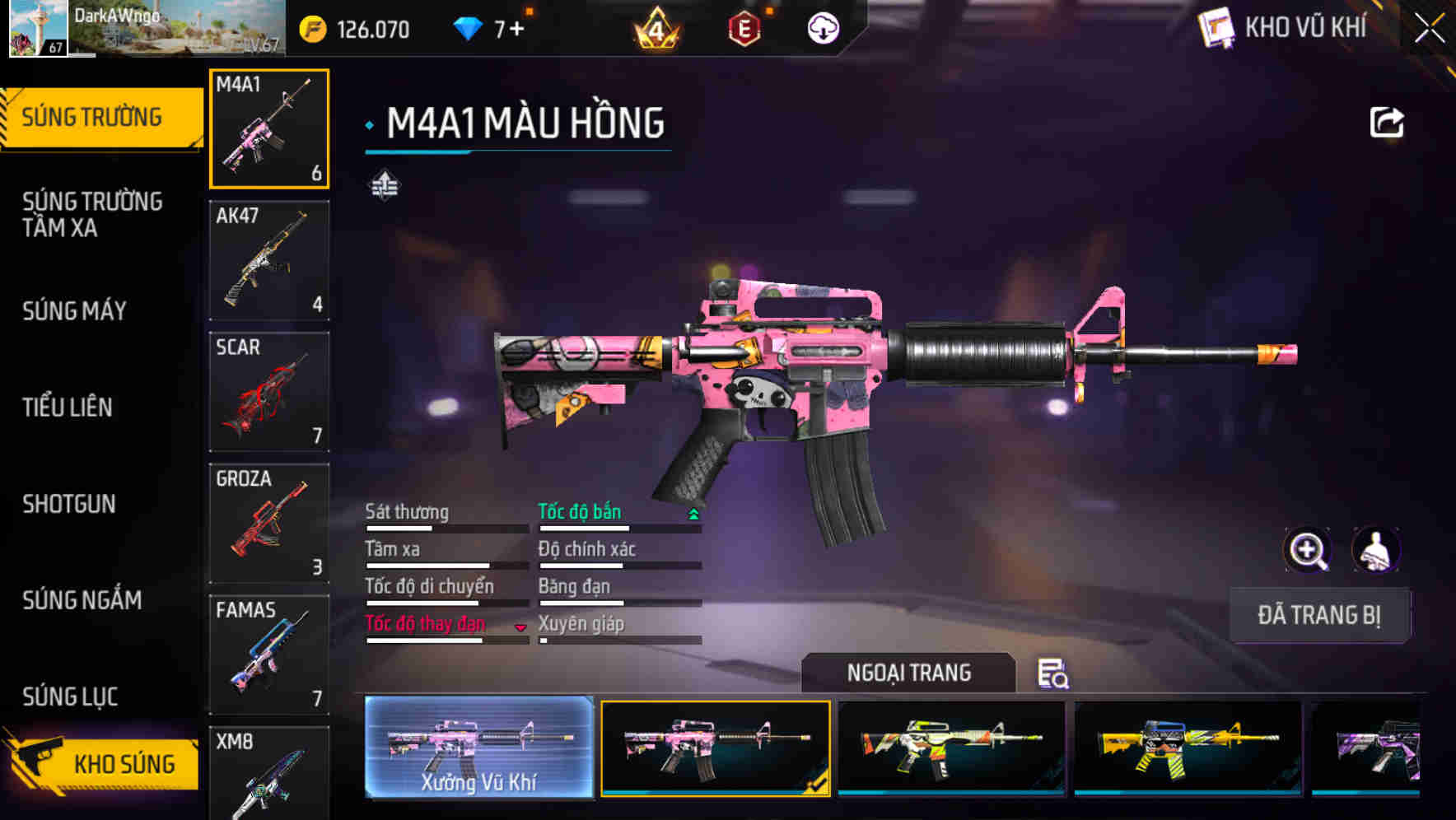Click the level 4 crown rank icon
1456x820 pixels.
point(655,29)
